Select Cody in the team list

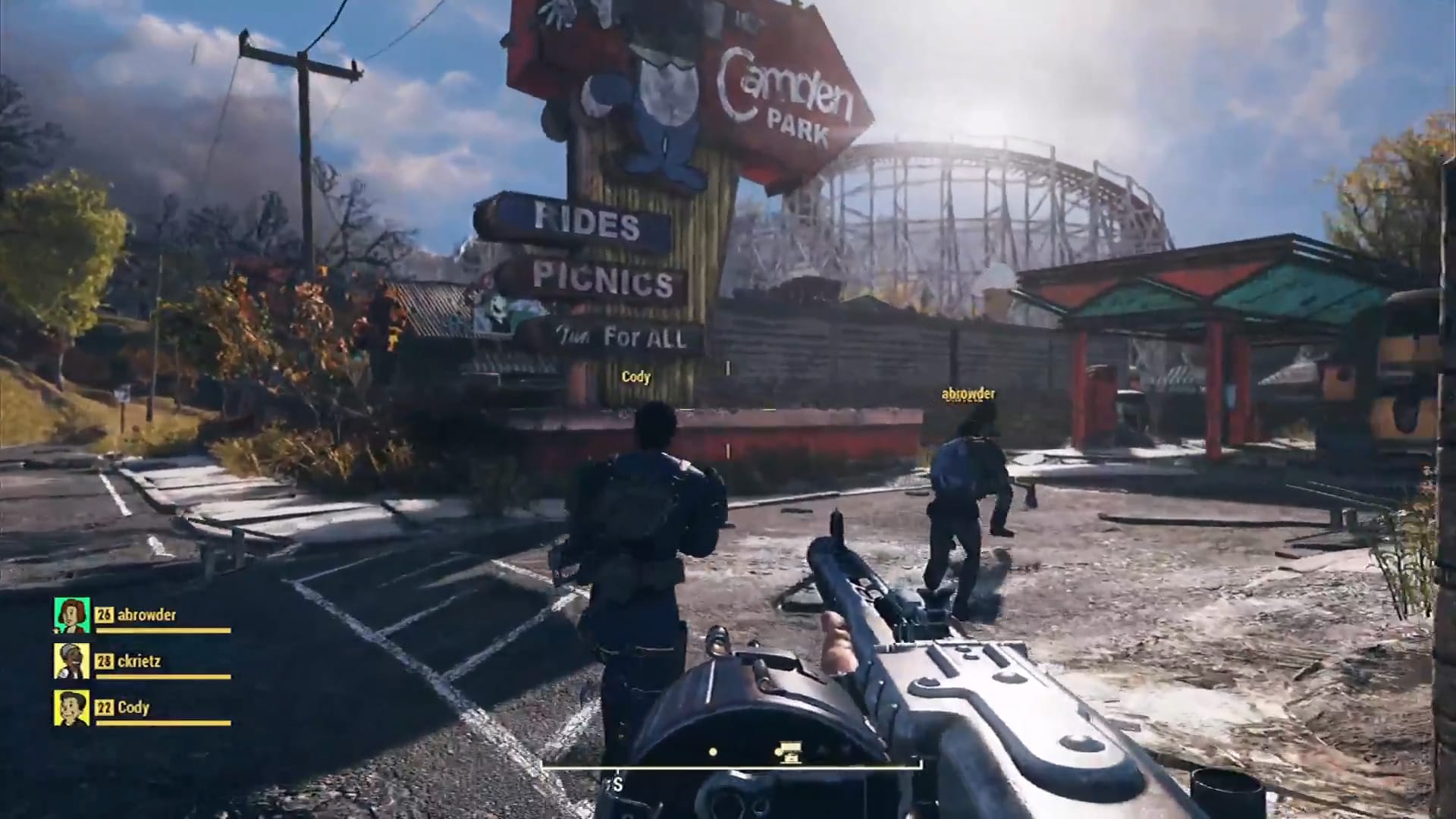pos(133,708)
